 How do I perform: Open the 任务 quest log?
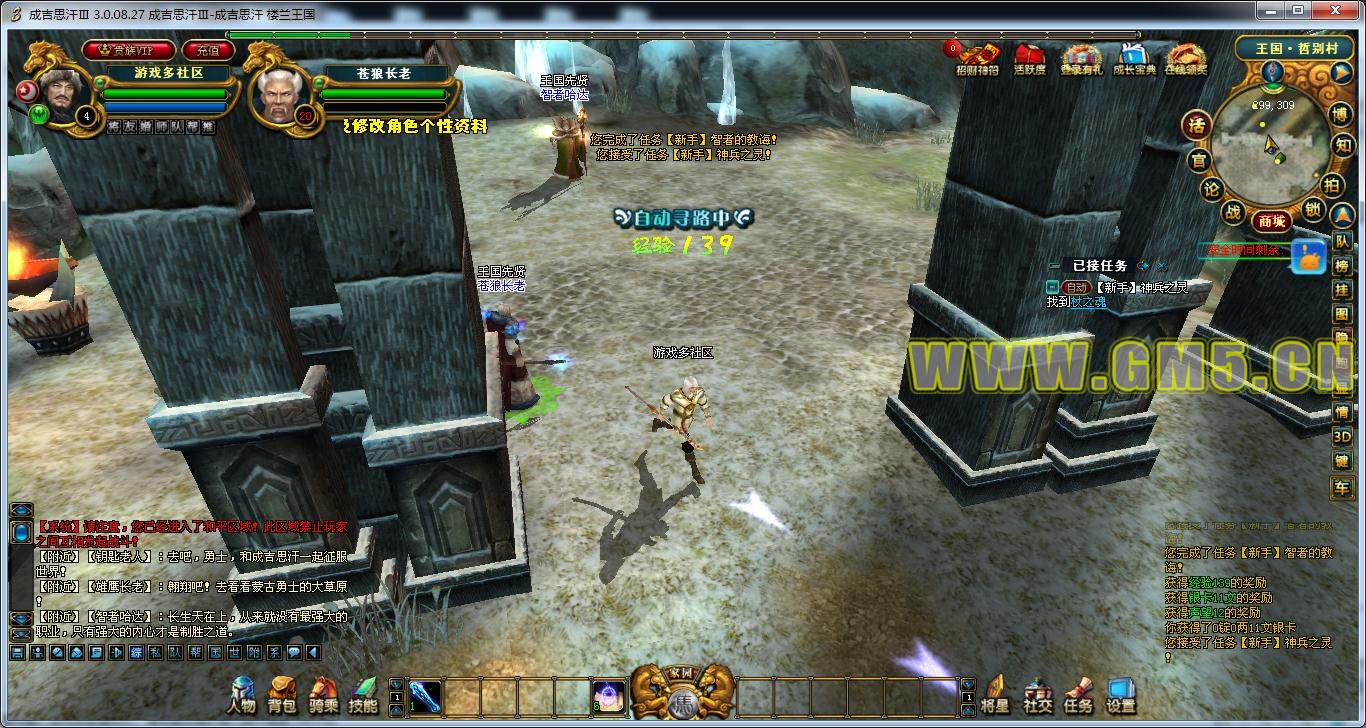pos(1078,693)
